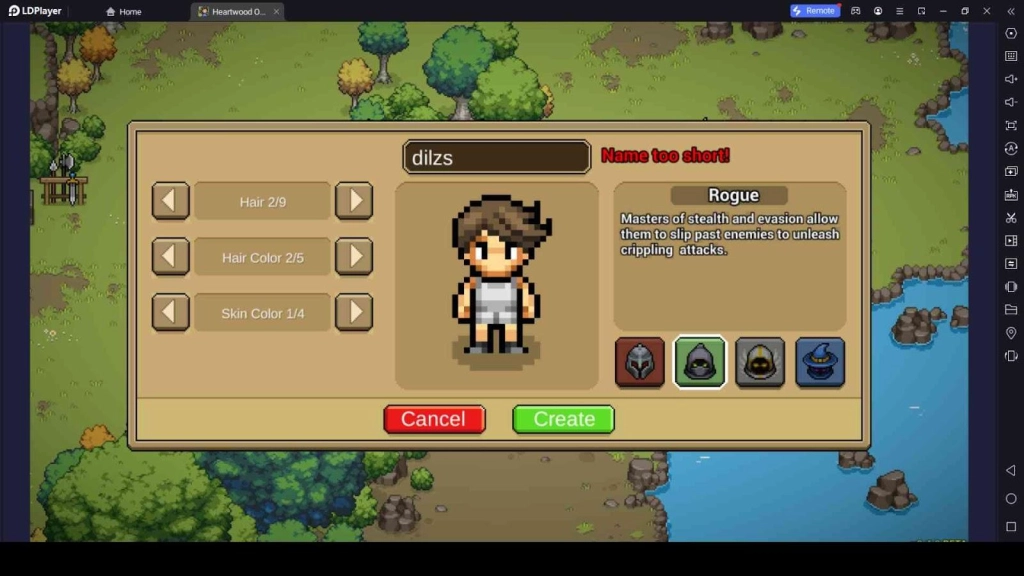Screen dimensions: 1024x576
Task: Select the knight helmet class icon
Action: (x=639, y=362)
